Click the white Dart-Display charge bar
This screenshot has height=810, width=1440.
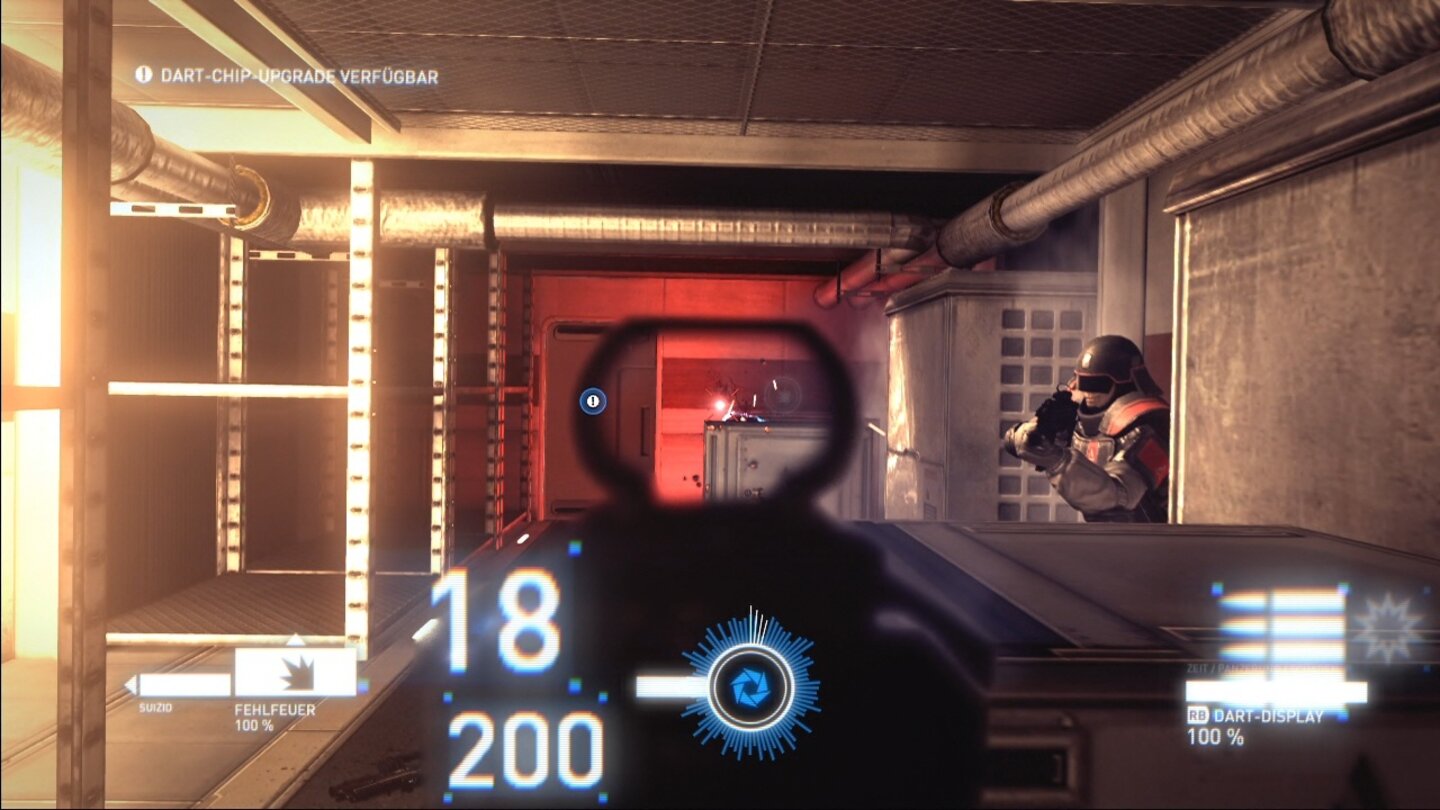1277,690
